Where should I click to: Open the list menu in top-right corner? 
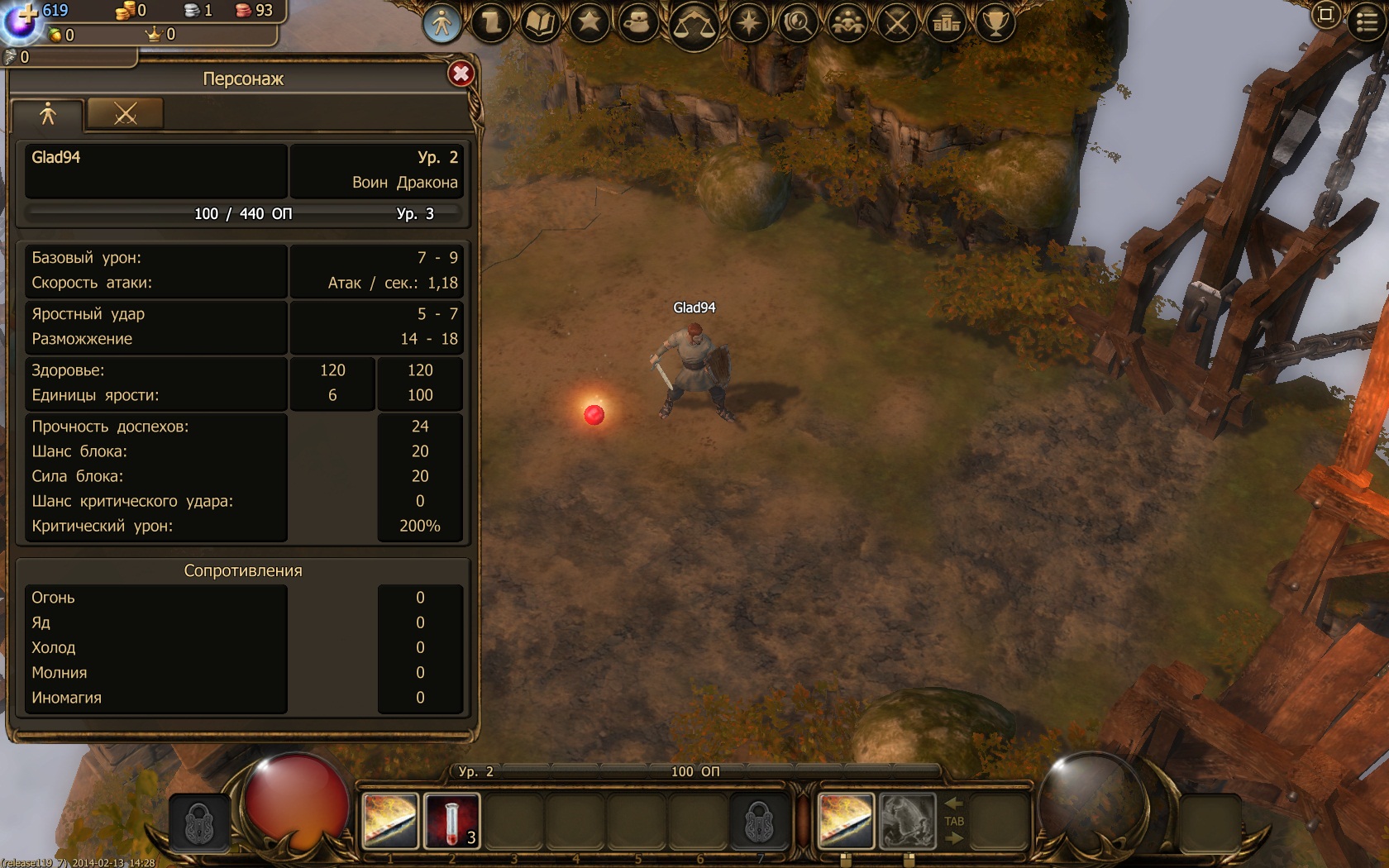[x=1368, y=21]
